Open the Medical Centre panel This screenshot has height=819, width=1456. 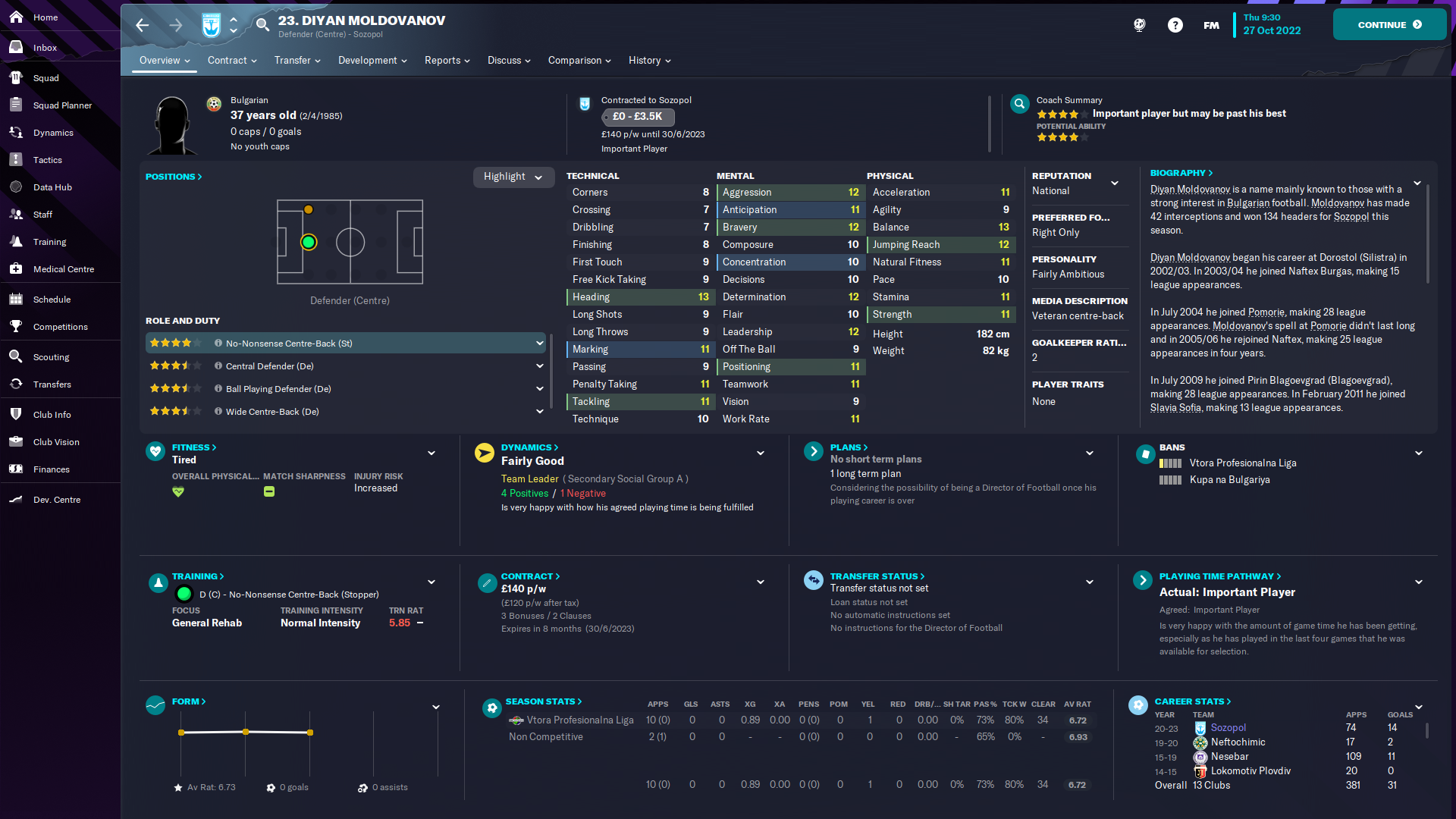[x=63, y=268]
